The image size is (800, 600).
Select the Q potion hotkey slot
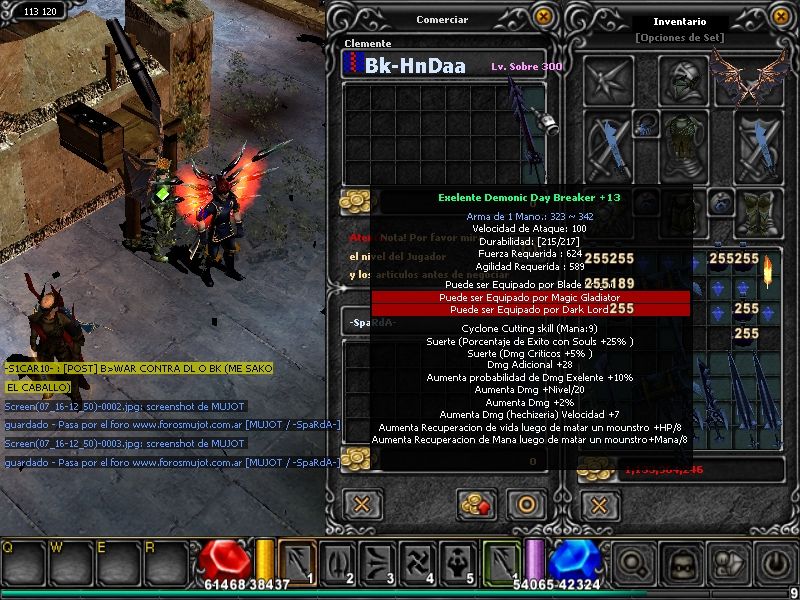tap(22, 563)
